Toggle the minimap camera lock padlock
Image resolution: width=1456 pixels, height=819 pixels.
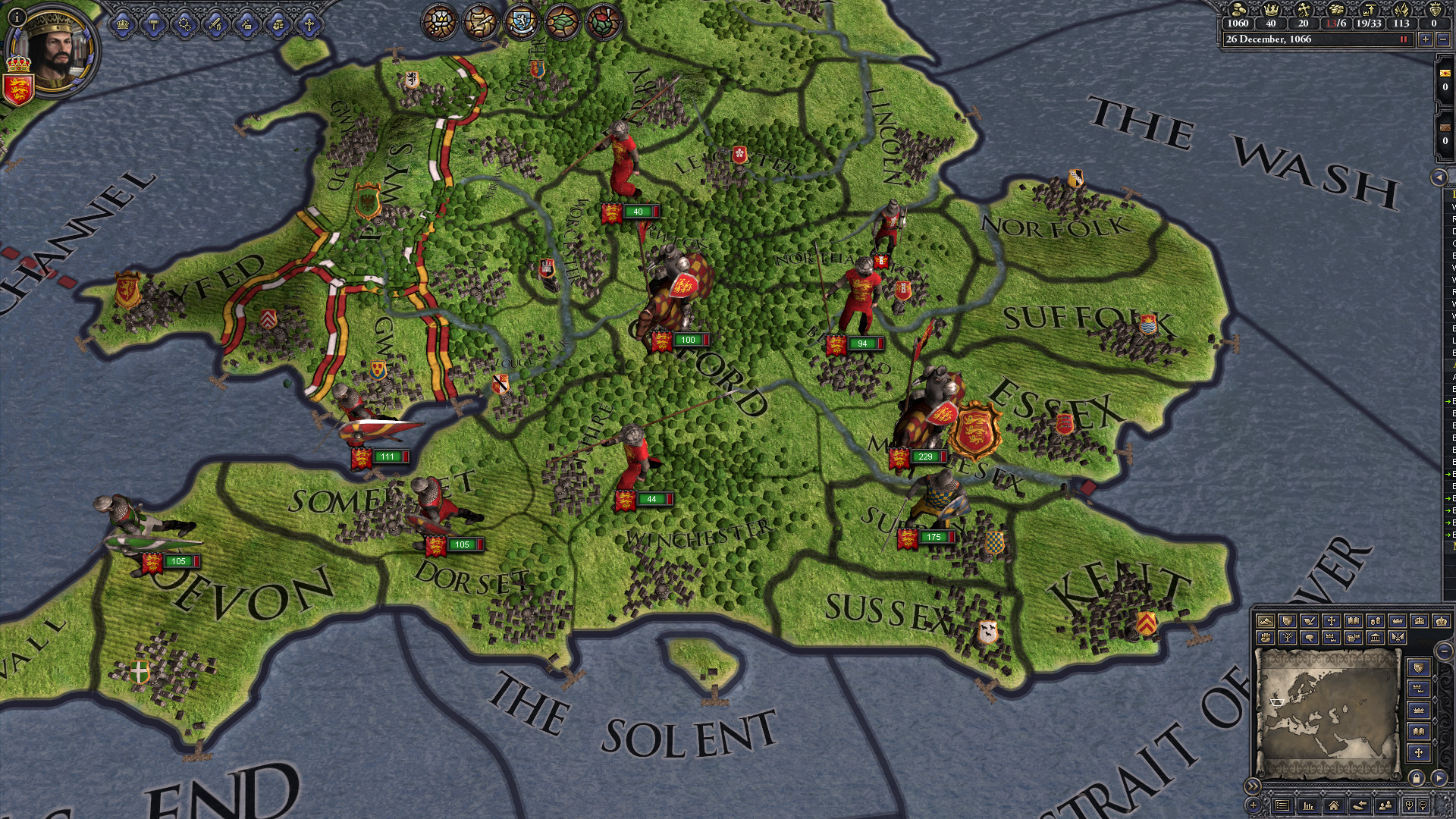(1417, 780)
